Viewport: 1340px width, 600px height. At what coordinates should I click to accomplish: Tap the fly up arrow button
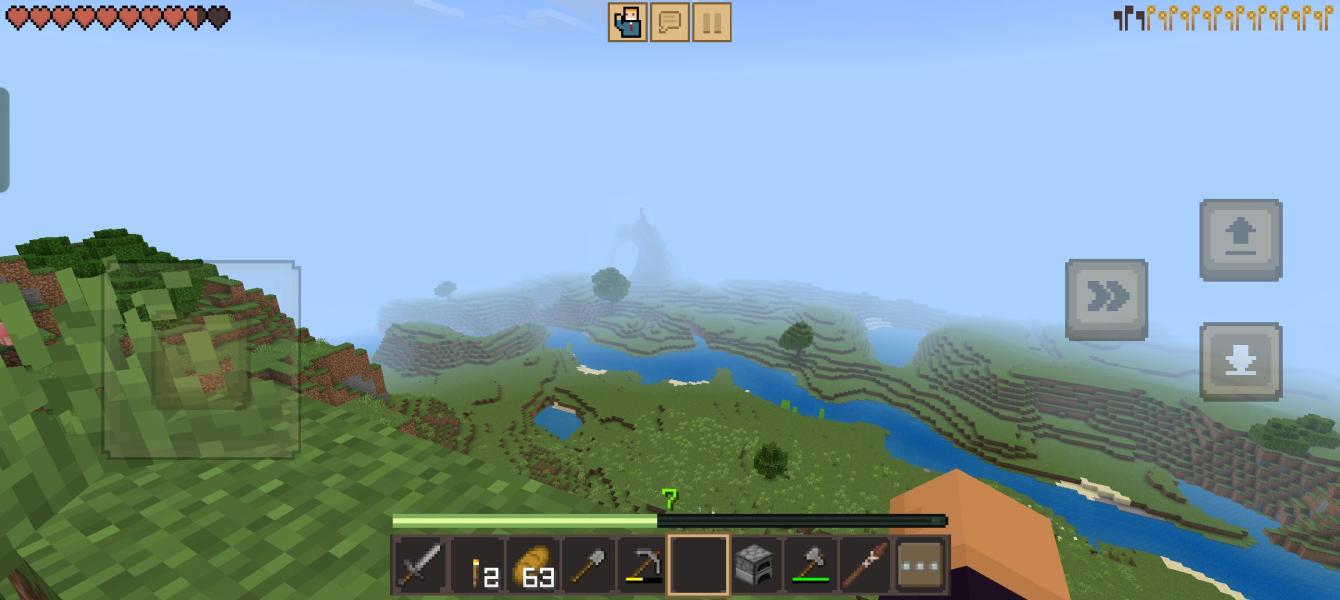click(x=1240, y=240)
